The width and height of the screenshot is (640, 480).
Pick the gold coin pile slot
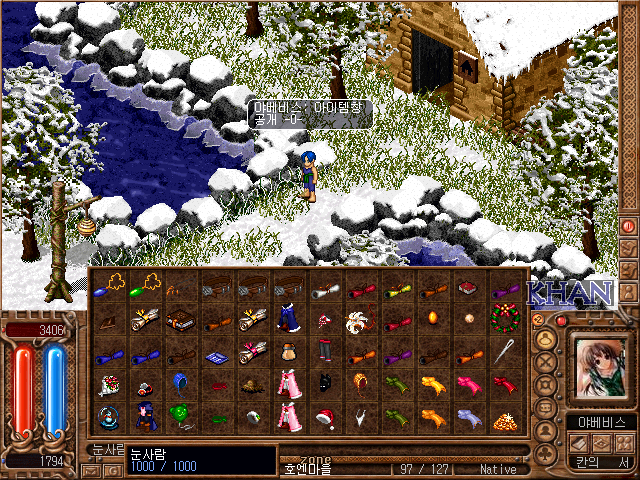pyautogui.click(x=506, y=418)
